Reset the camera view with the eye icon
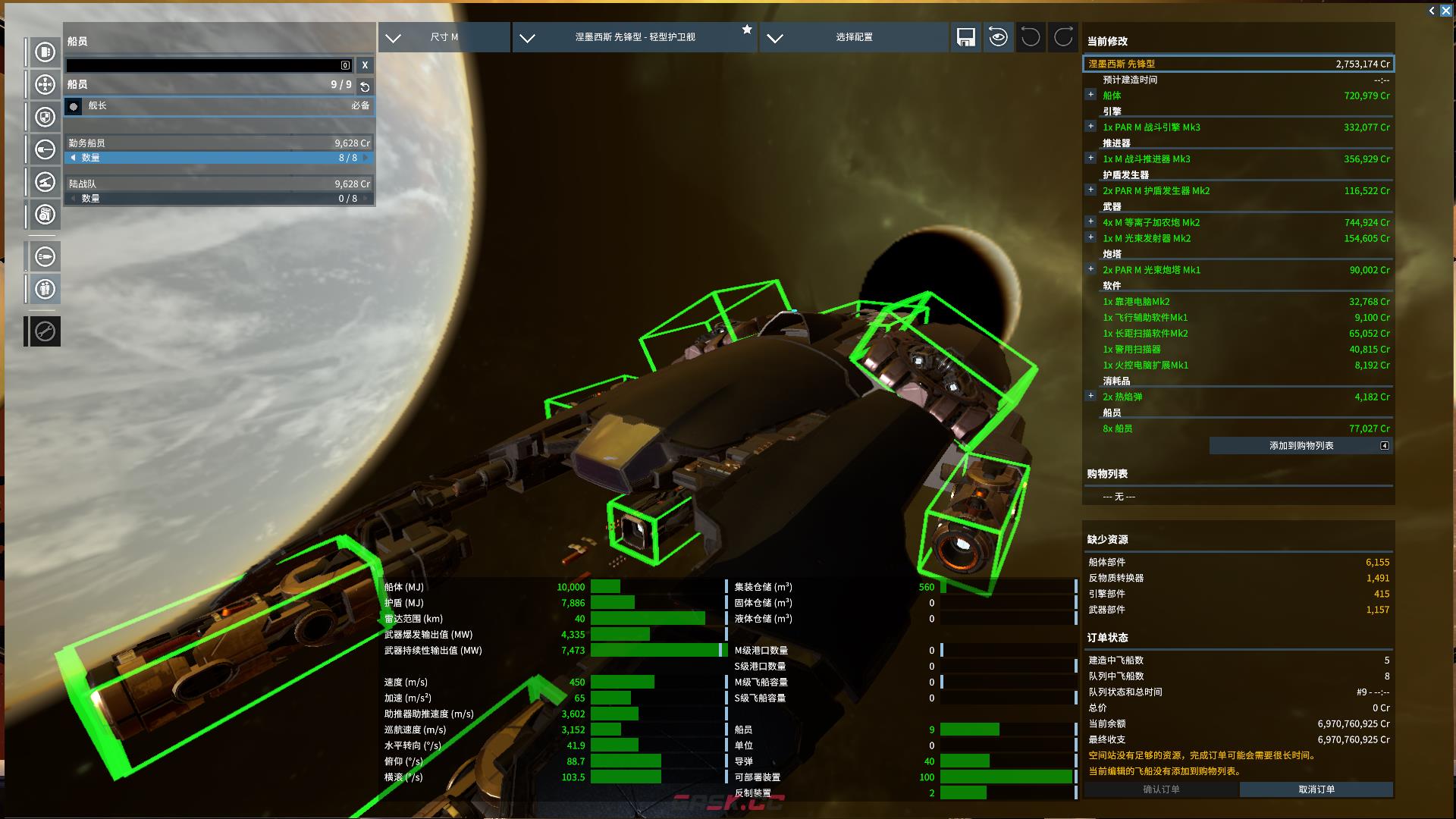The height and width of the screenshot is (819, 1456). coord(998,37)
